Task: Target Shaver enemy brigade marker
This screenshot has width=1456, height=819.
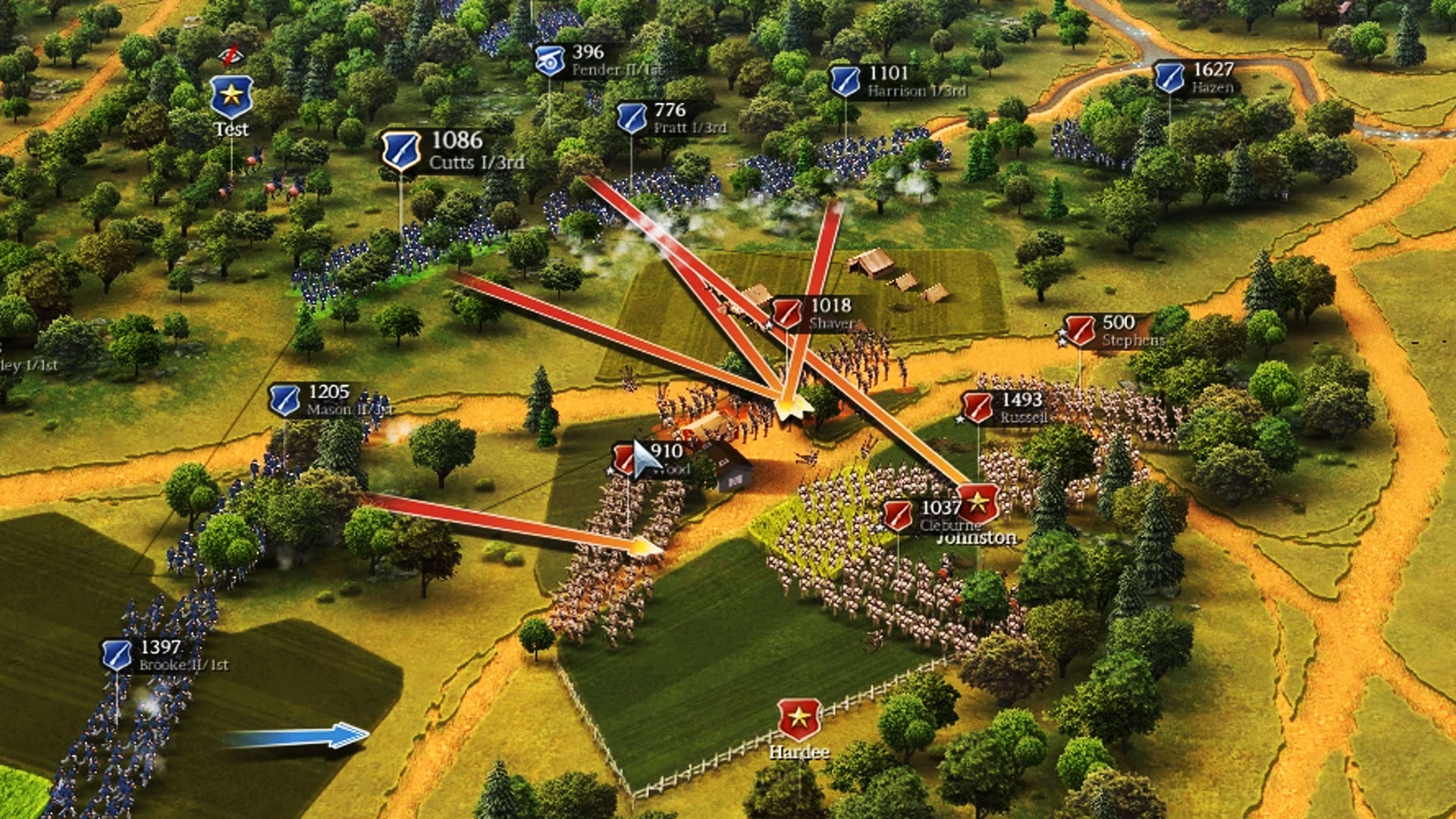Action: [786, 314]
